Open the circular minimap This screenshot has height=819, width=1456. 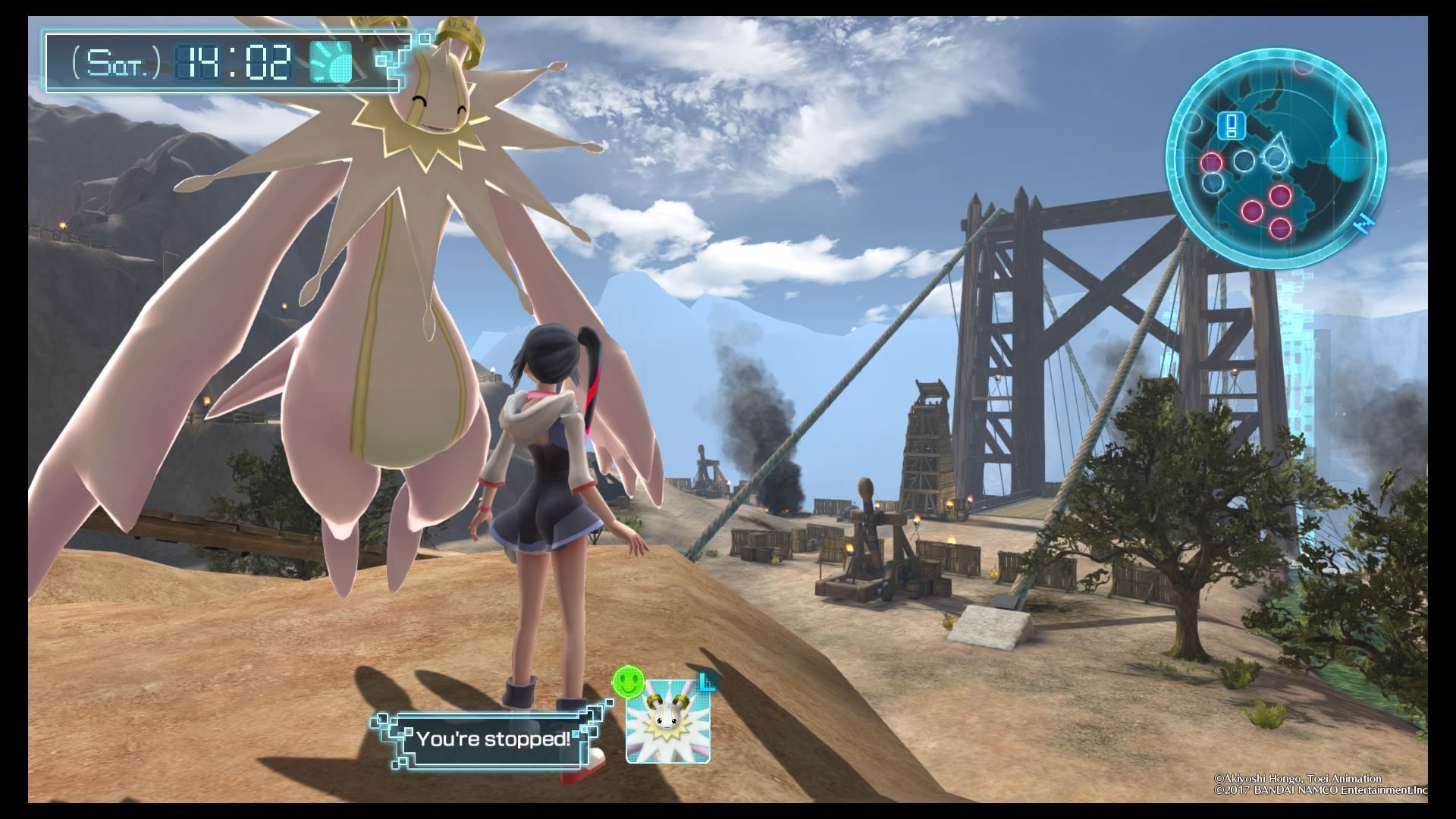tap(1276, 154)
